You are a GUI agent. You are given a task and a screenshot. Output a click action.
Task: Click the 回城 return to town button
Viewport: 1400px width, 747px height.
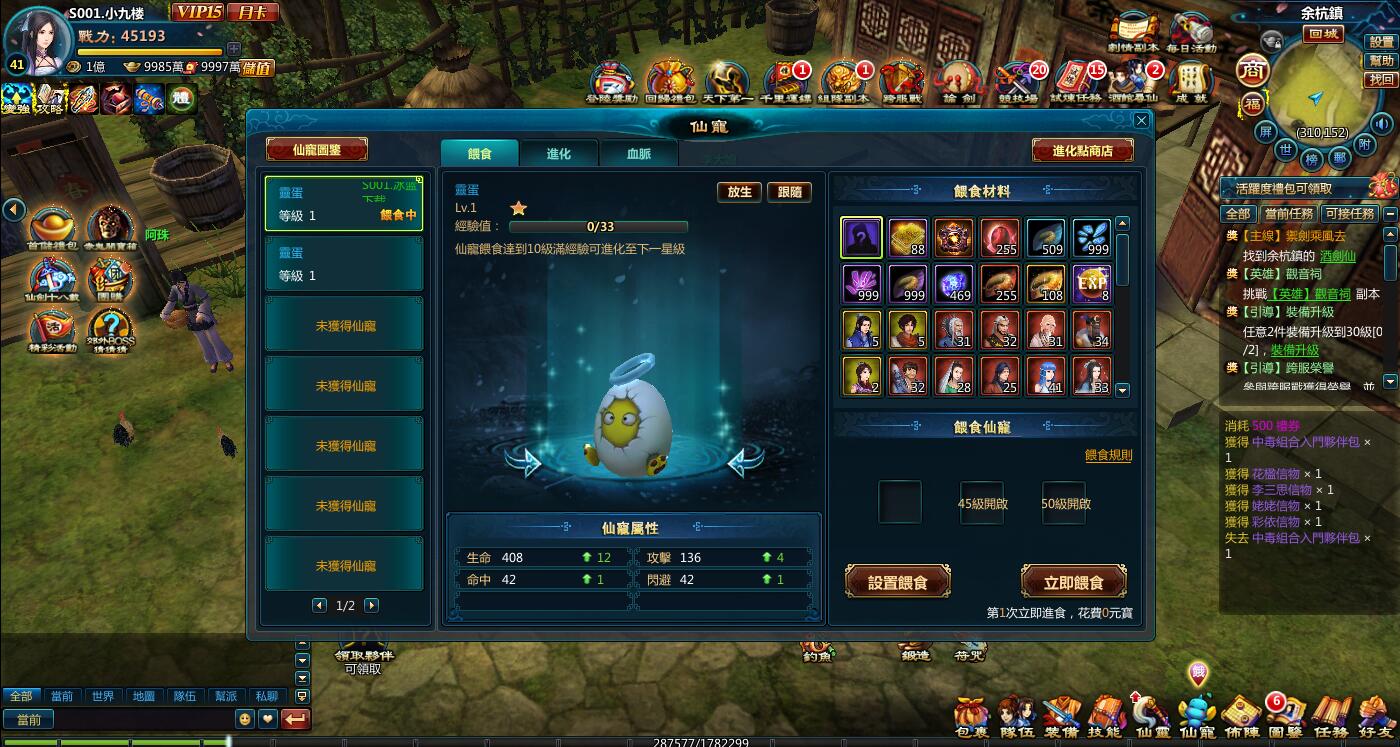pyautogui.click(x=1323, y=34)
